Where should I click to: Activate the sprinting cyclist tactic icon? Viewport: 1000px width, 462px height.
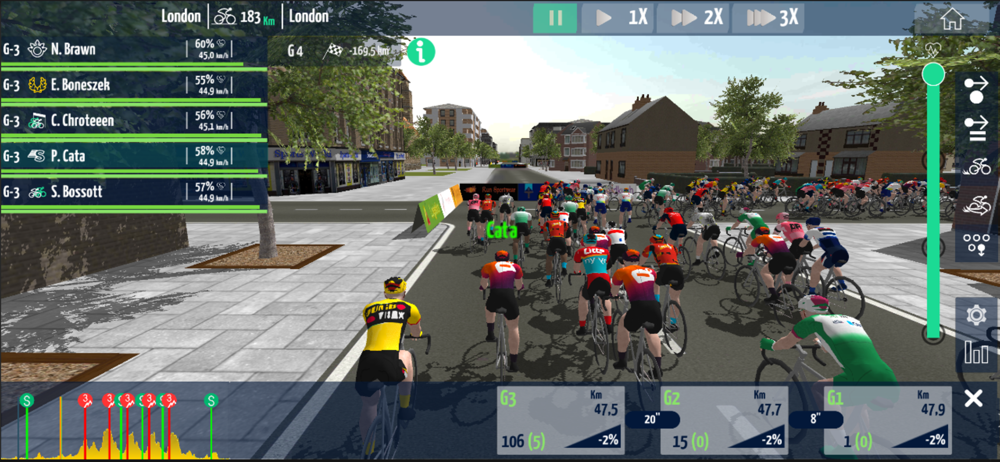coord(976,205)
